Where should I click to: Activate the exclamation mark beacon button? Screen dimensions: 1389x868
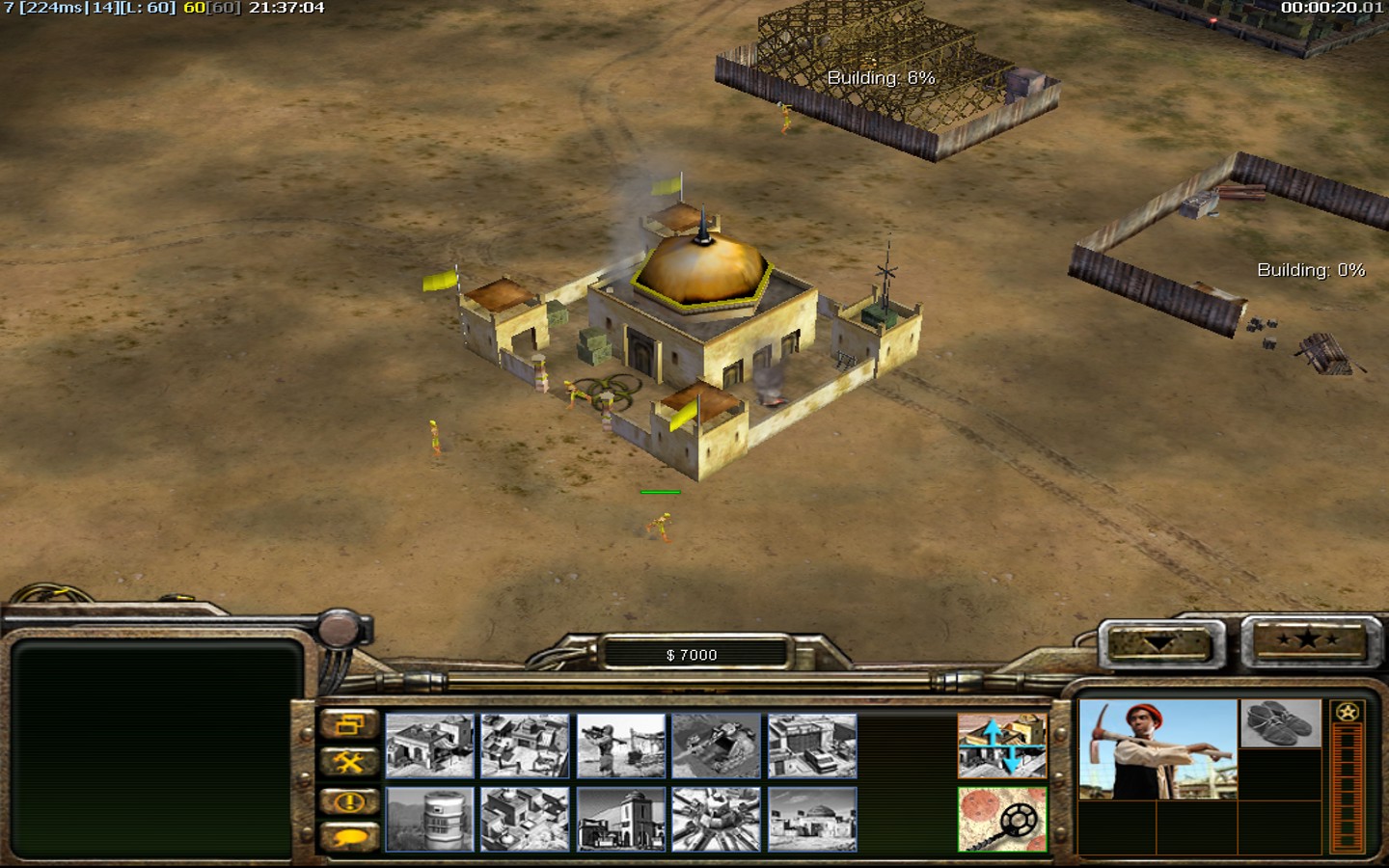(348, 800)
